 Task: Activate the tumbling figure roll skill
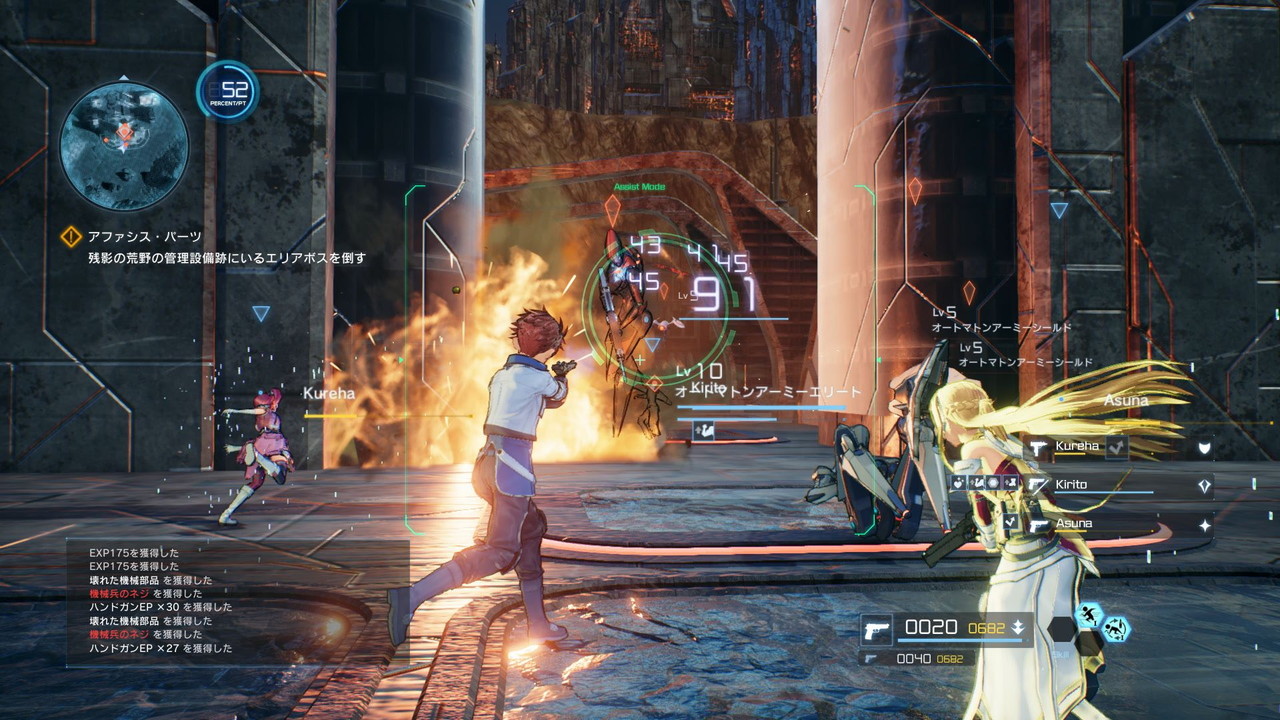click(x=1115, y=629)
